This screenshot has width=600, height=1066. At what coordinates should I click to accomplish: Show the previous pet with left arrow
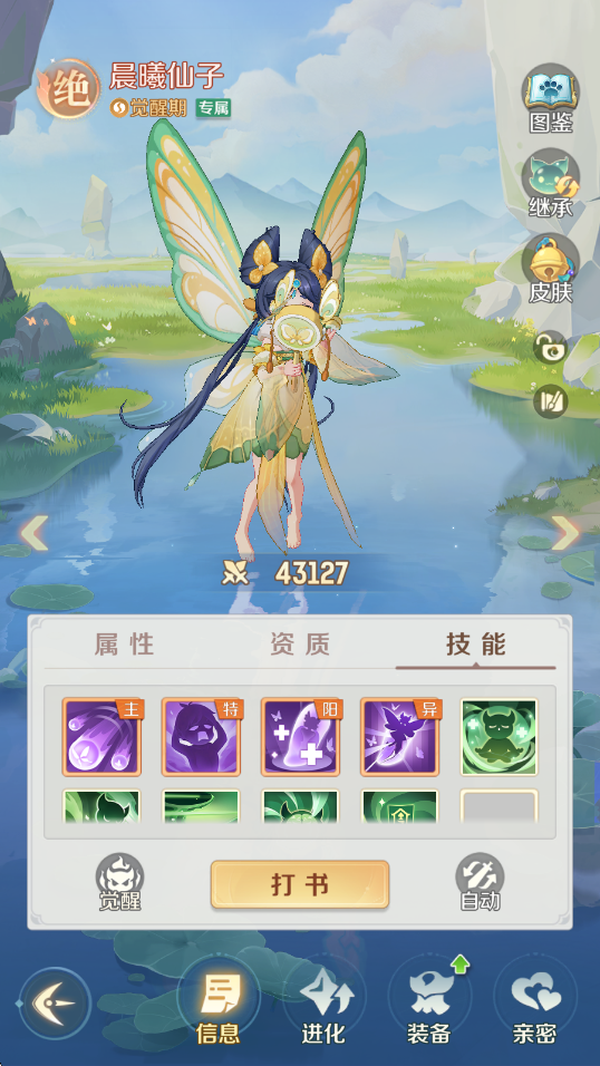coord(34,532)
